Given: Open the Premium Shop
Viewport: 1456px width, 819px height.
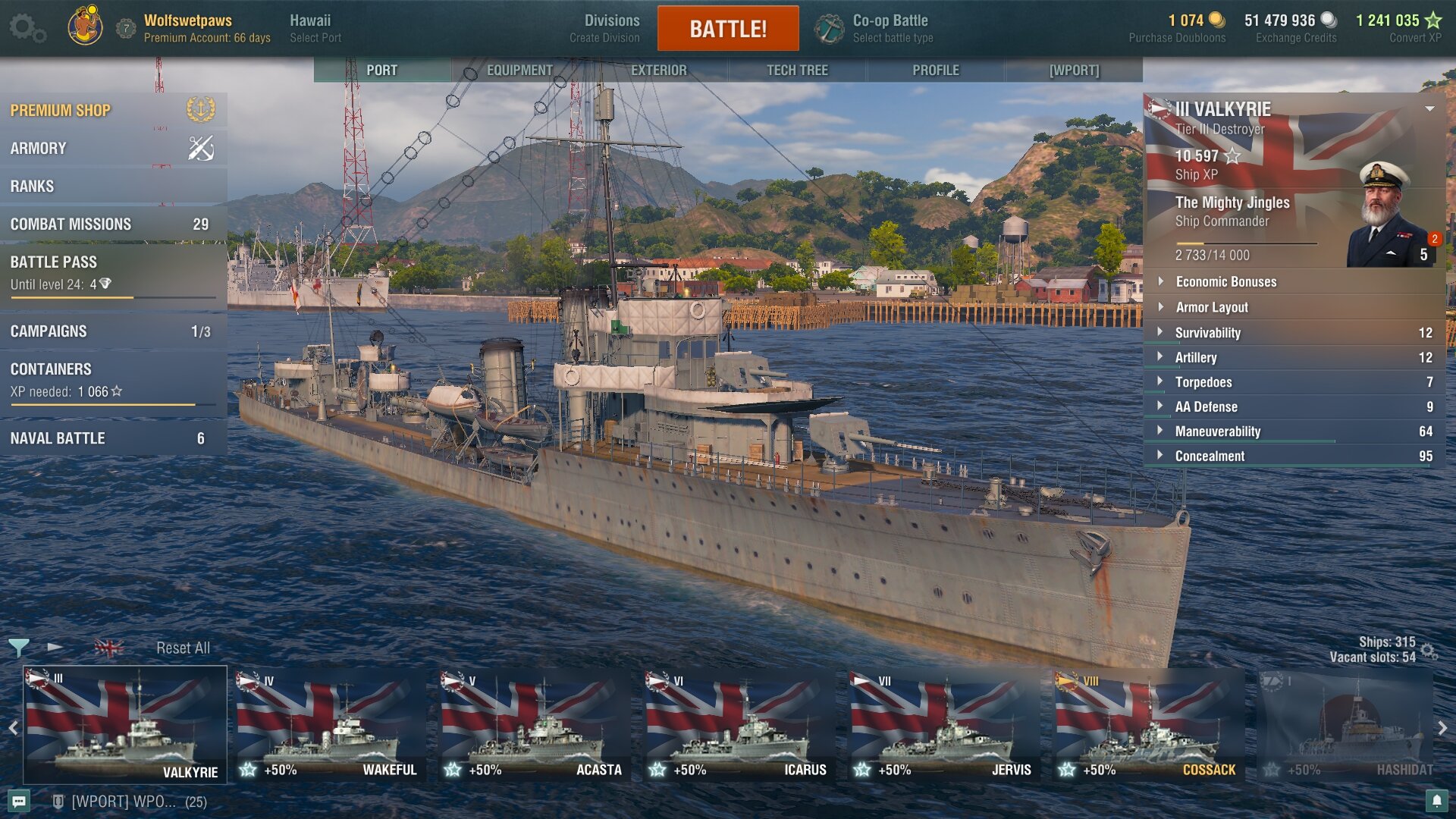Looking at the screenshot, I should point(112,111).
